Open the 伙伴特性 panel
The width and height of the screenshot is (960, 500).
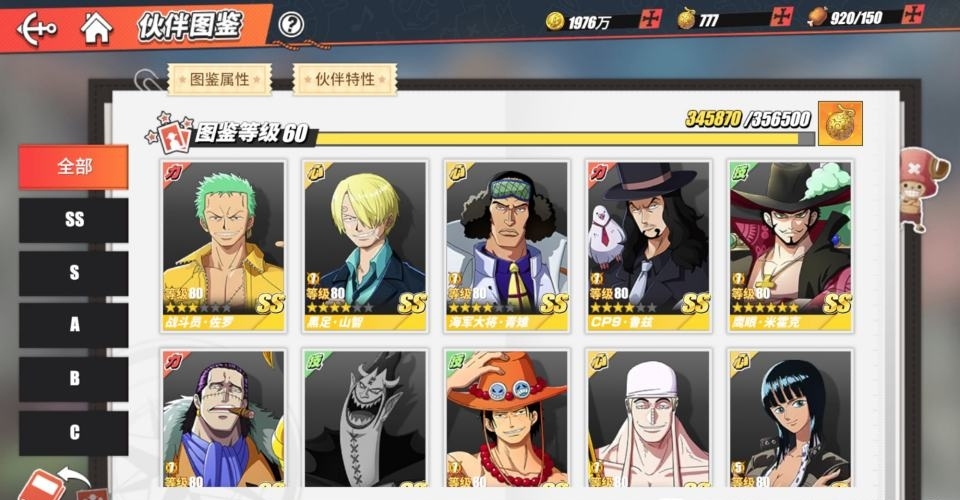[x=344, y=79]
